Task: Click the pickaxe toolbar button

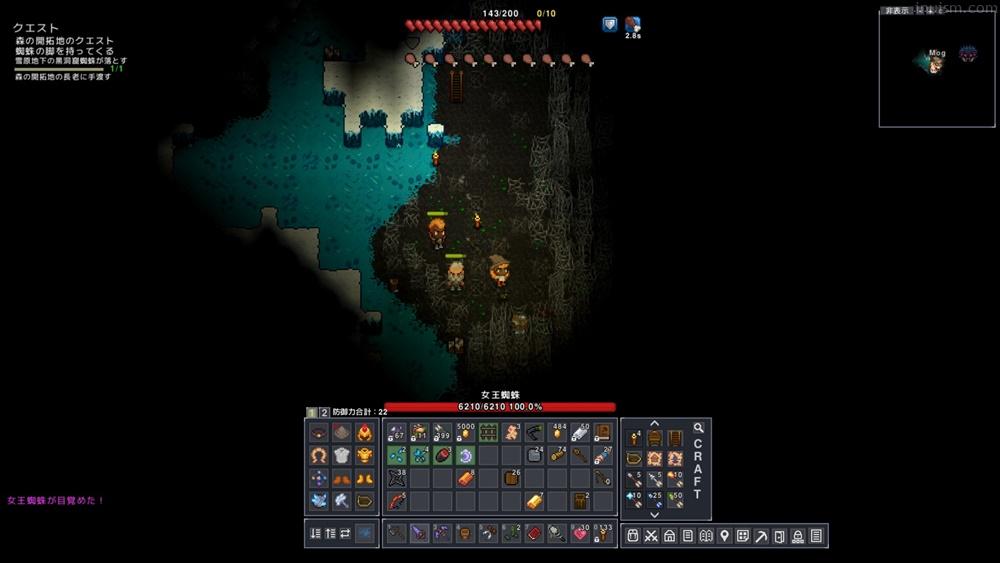Action: 761,536
